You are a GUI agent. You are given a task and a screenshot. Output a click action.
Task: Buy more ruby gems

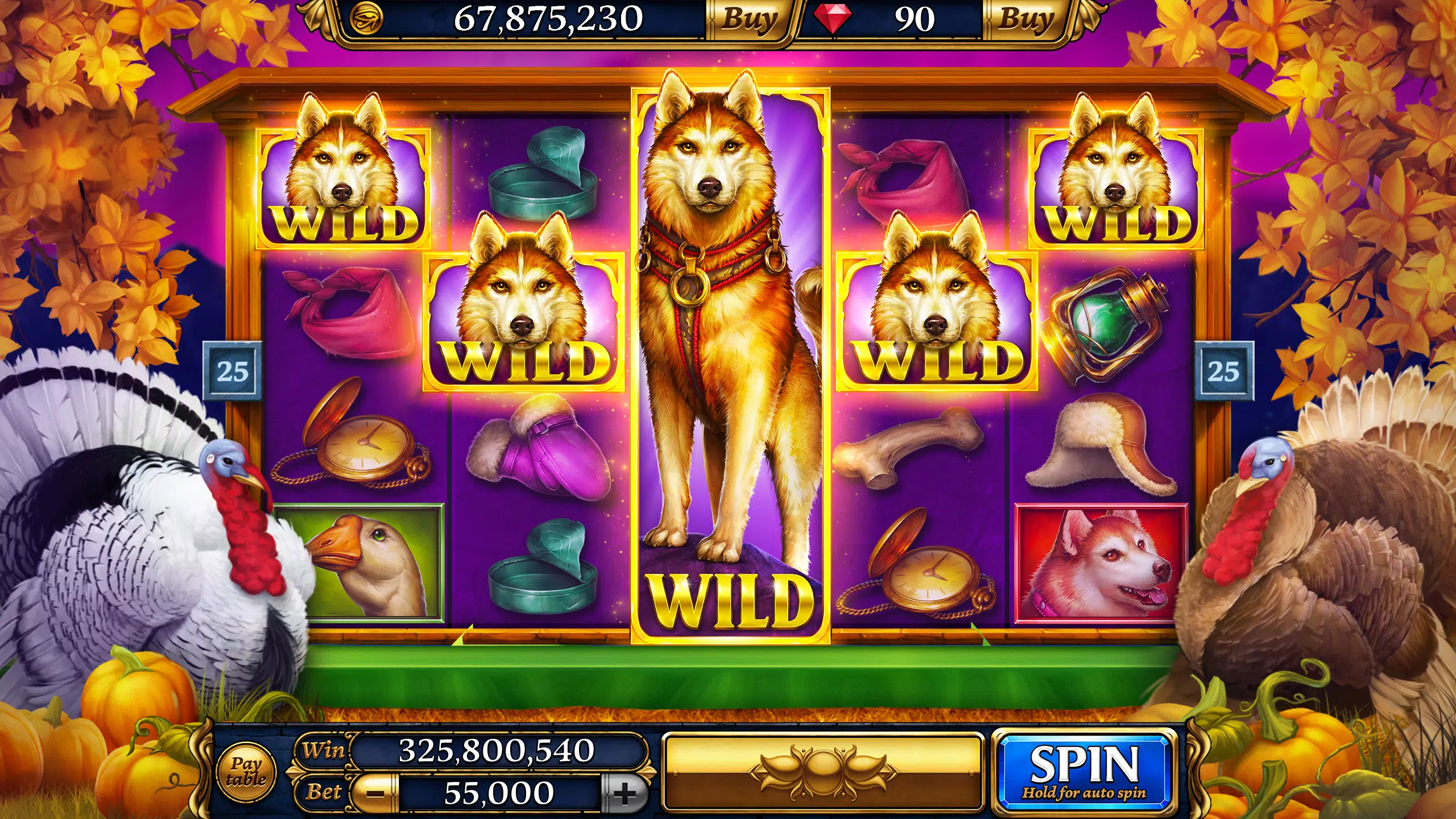pos(1025,20)
